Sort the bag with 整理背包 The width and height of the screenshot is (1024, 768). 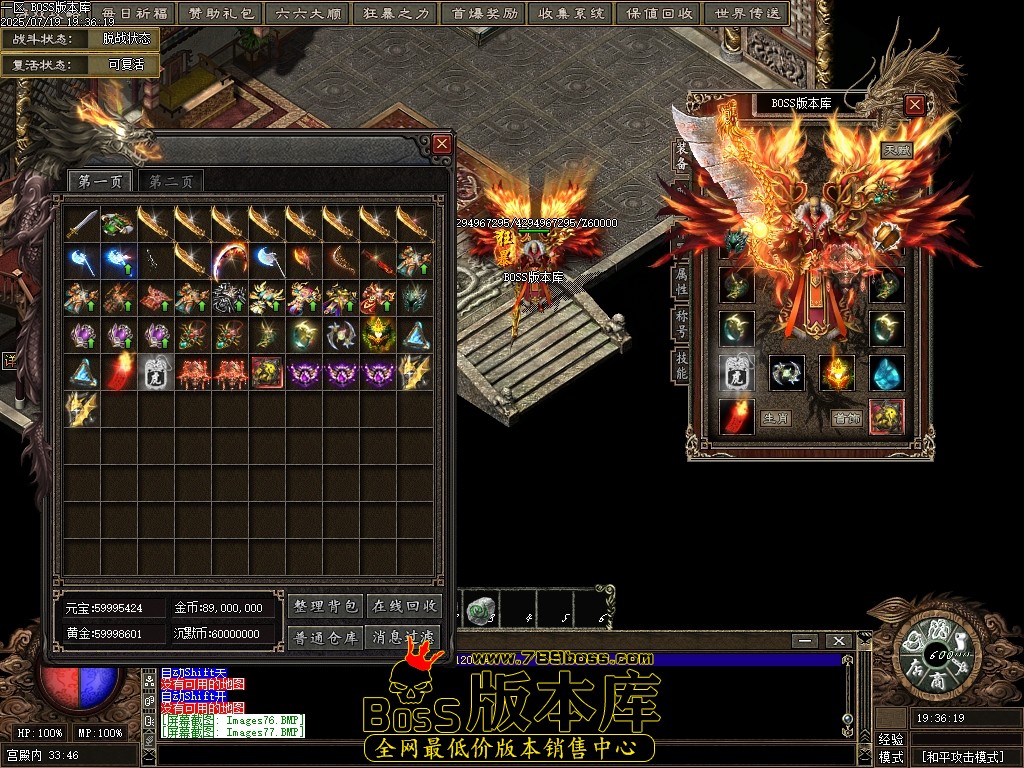325,606
